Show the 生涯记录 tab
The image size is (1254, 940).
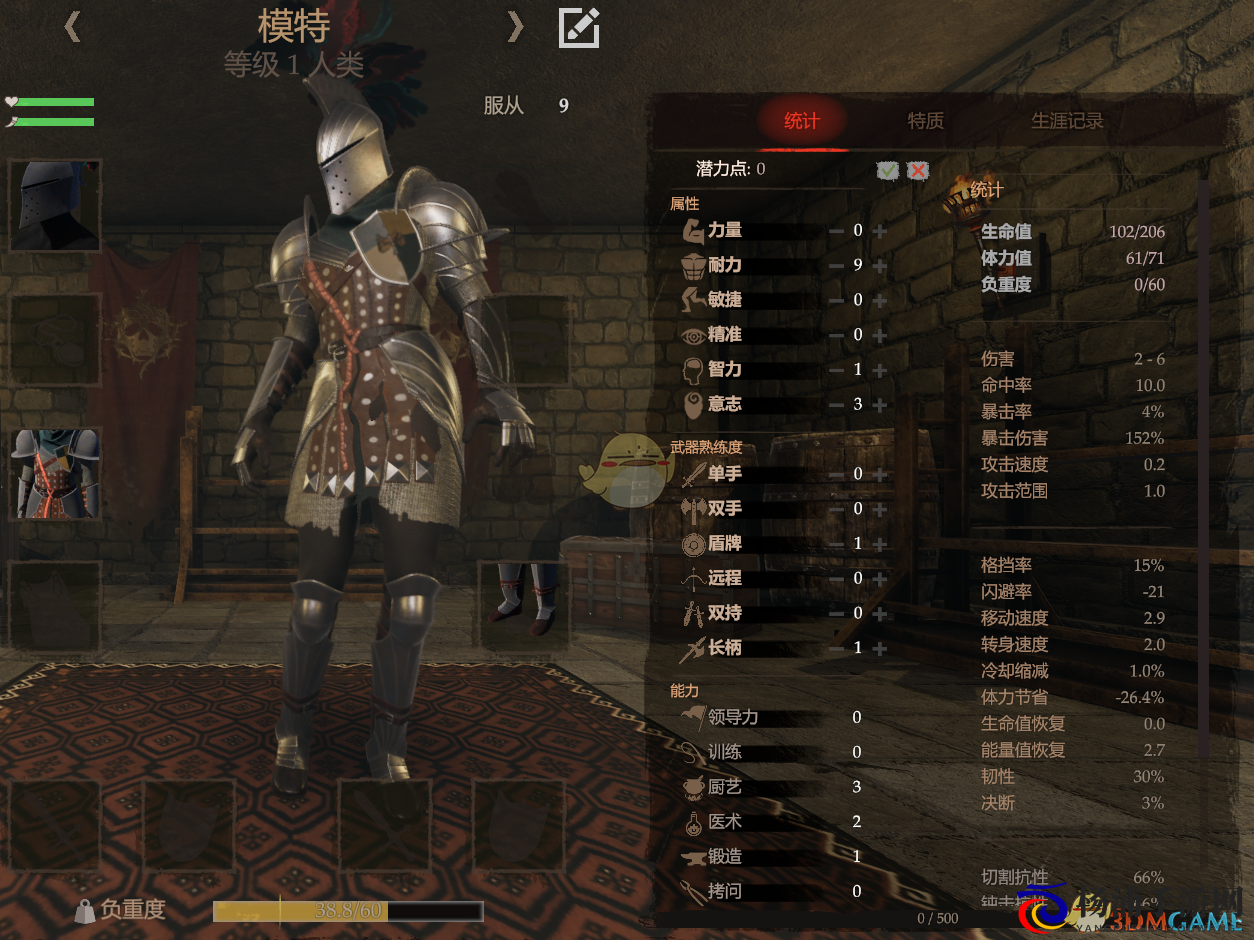coord(1067,121)
